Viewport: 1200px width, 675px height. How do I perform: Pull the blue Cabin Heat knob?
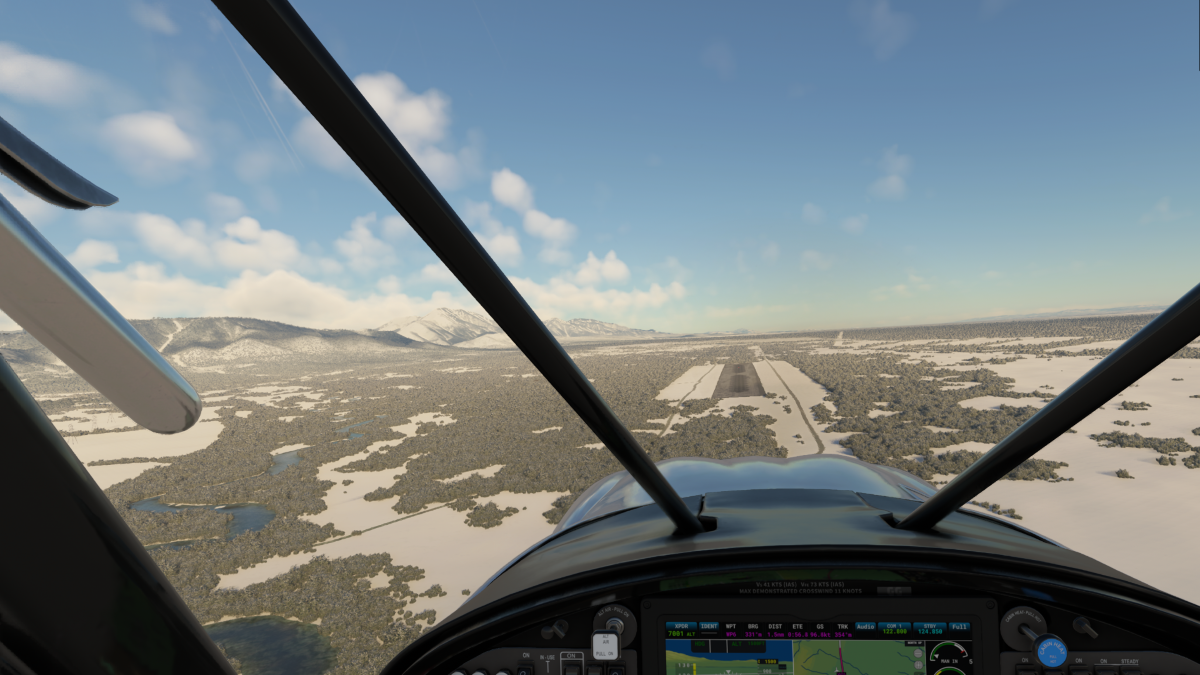(x=1049, y=651)
